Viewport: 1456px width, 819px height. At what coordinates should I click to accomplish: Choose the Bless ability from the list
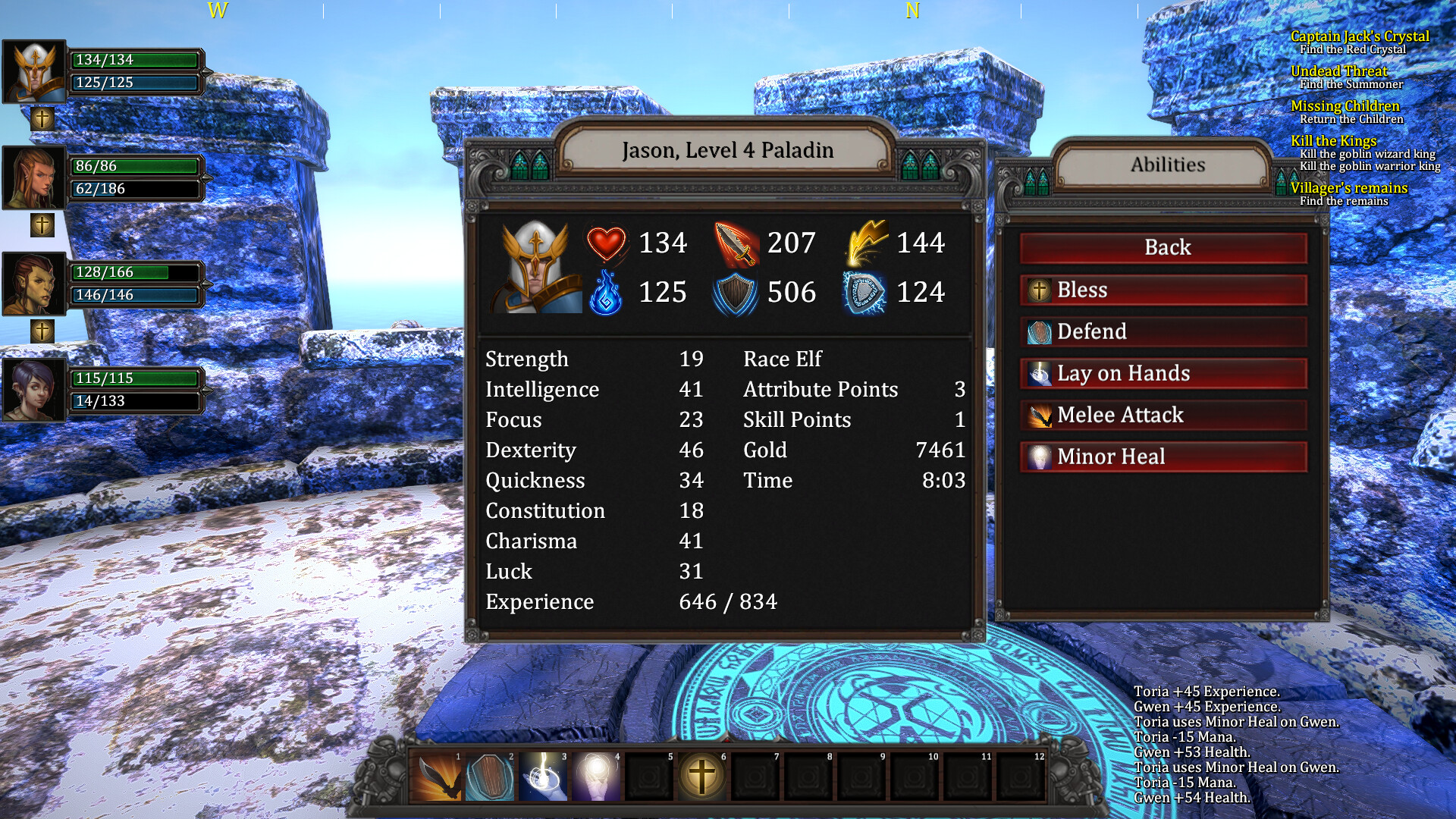point(1163,290)
